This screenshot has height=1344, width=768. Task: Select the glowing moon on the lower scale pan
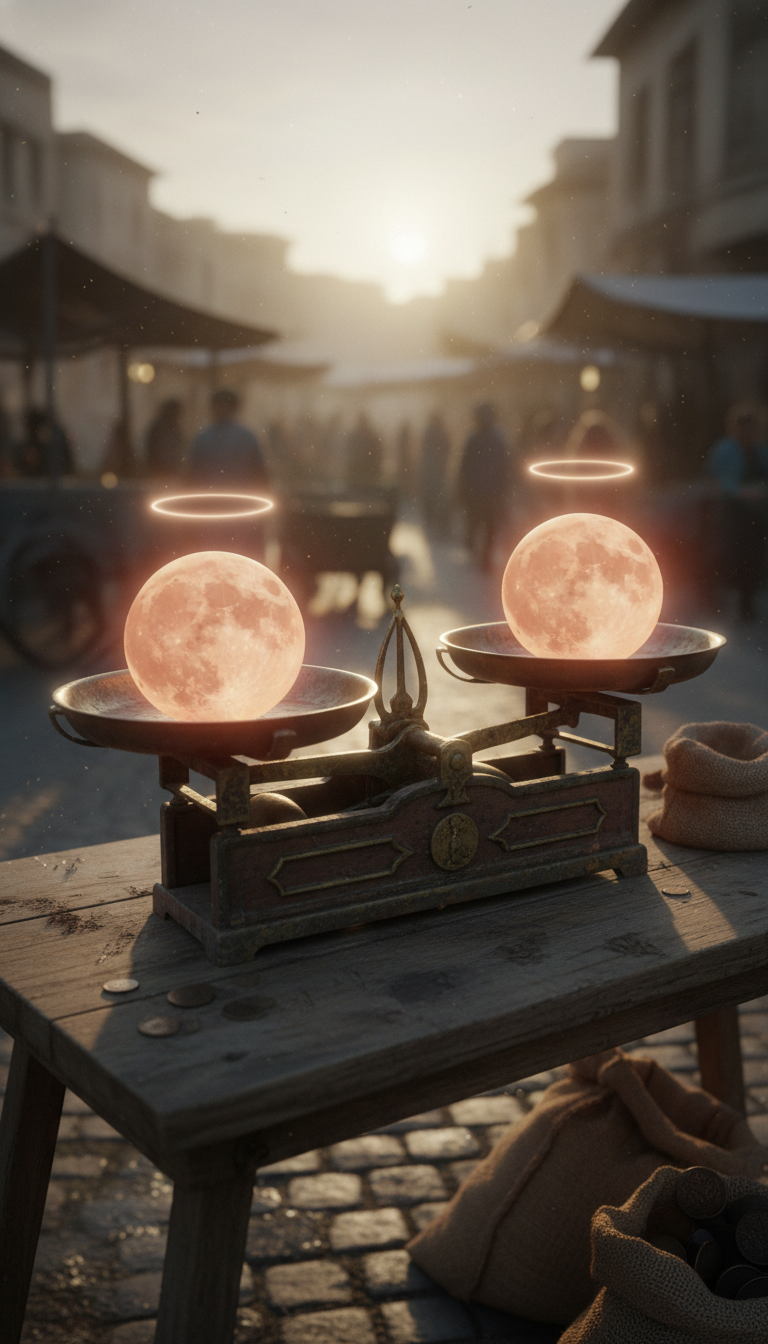point(214,635)
